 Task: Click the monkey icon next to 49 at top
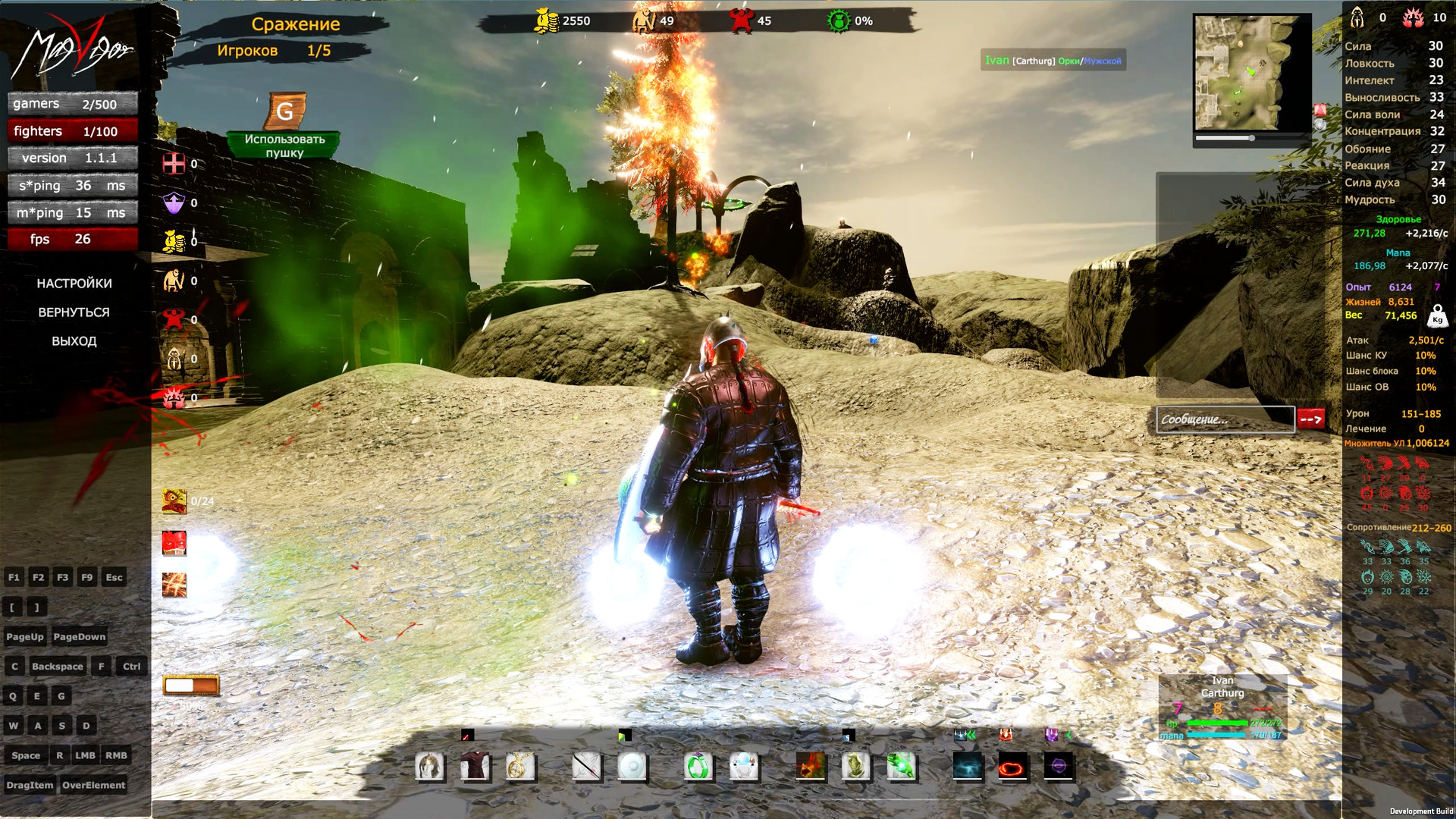coord(645,20)
